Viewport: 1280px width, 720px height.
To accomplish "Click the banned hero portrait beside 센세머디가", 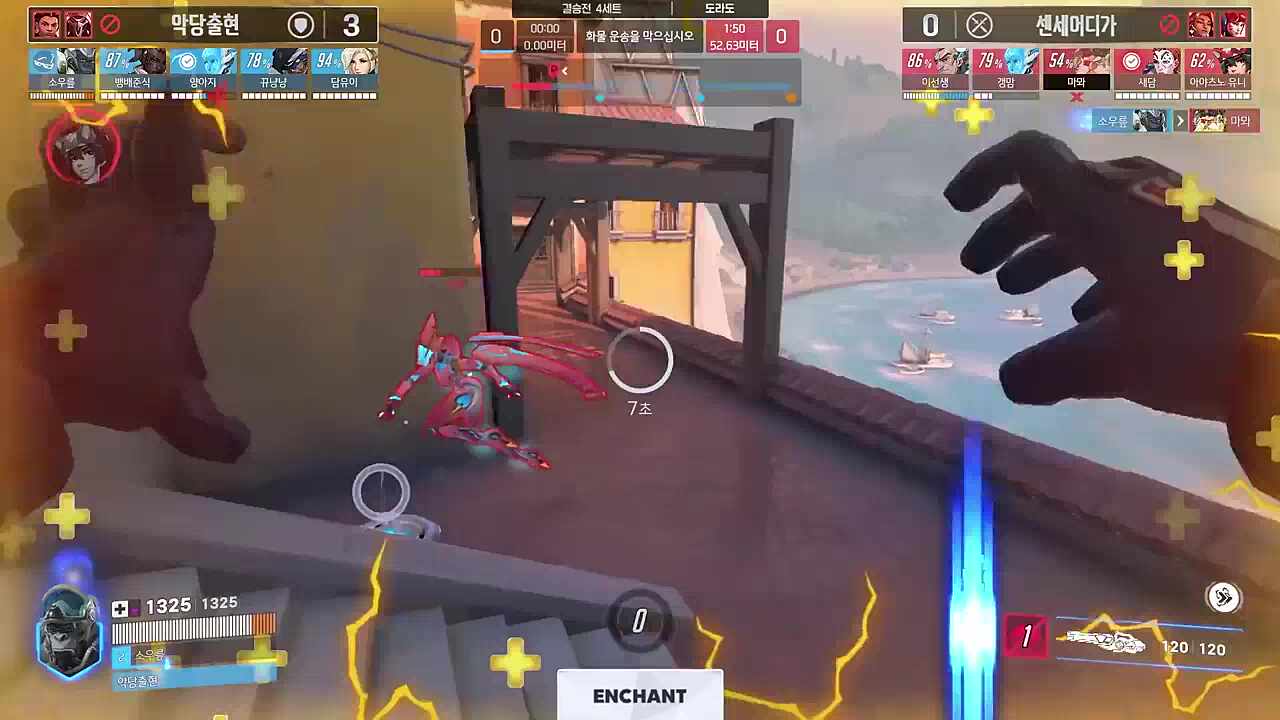I will [x=1199, y=25].
